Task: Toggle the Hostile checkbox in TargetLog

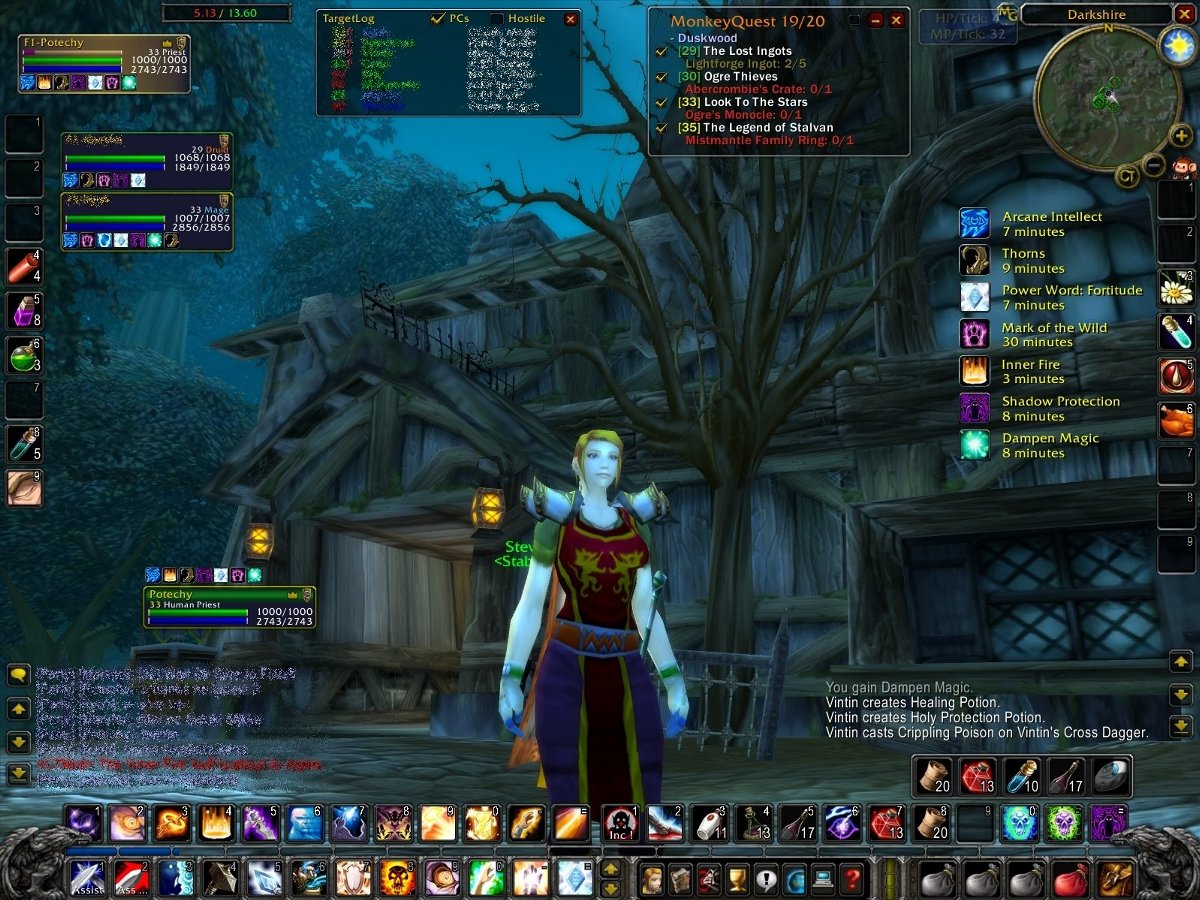Action: point(497,19)
